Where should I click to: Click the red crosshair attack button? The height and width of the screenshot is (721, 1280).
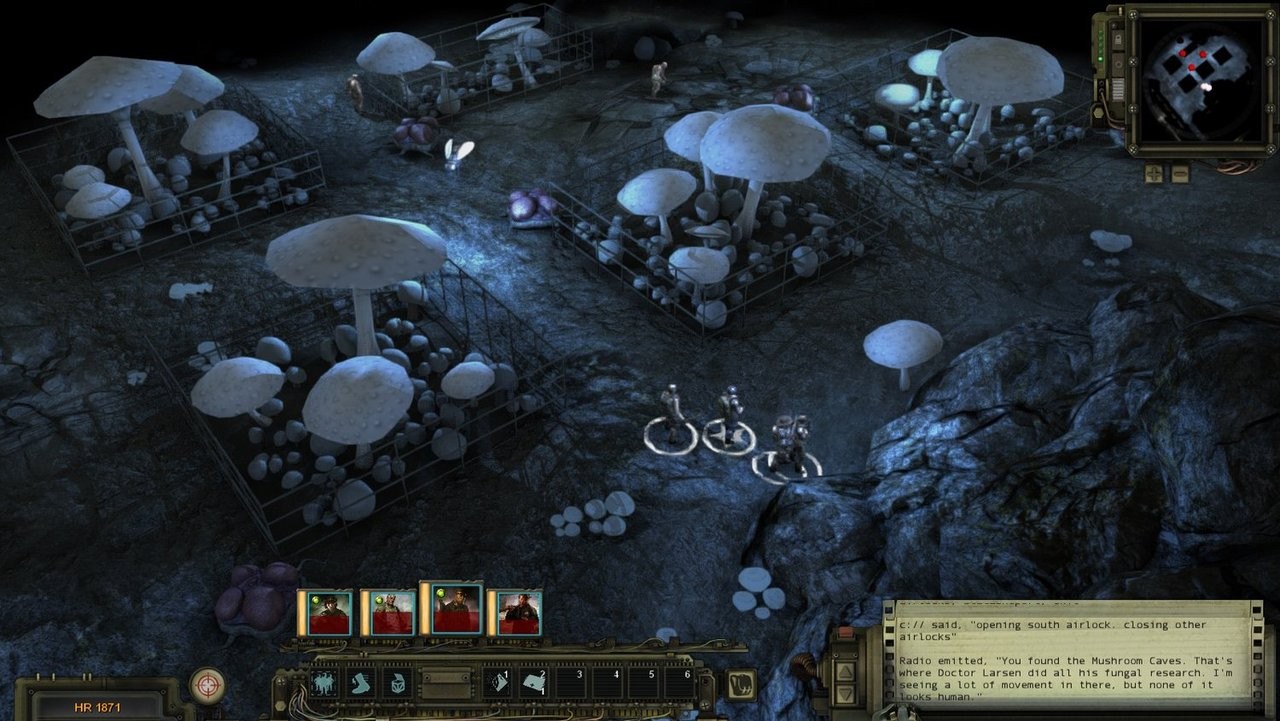(x=207, y=684)
